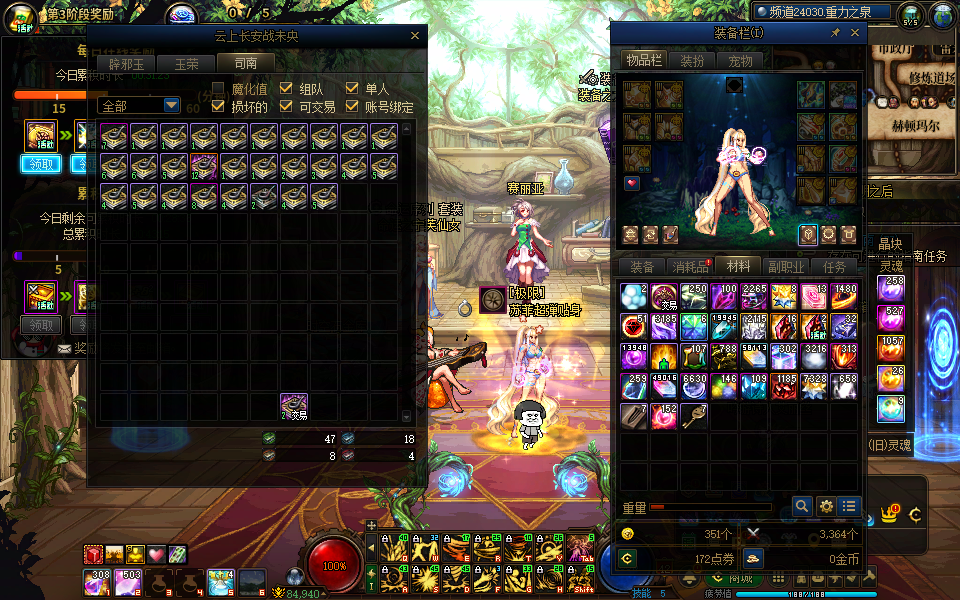960x600 pixels.
Task: Switch inventory to the 装备 tab
Action: click(641, 267)
